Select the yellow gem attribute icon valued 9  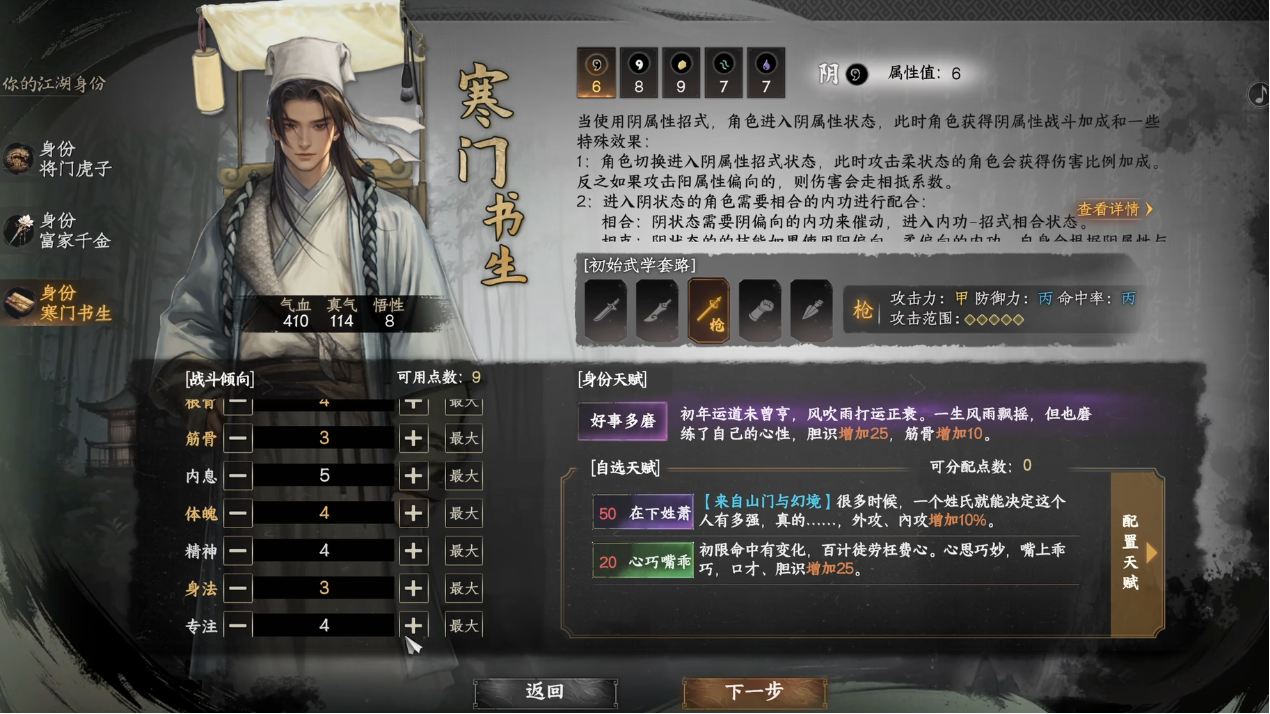(681, 73)
